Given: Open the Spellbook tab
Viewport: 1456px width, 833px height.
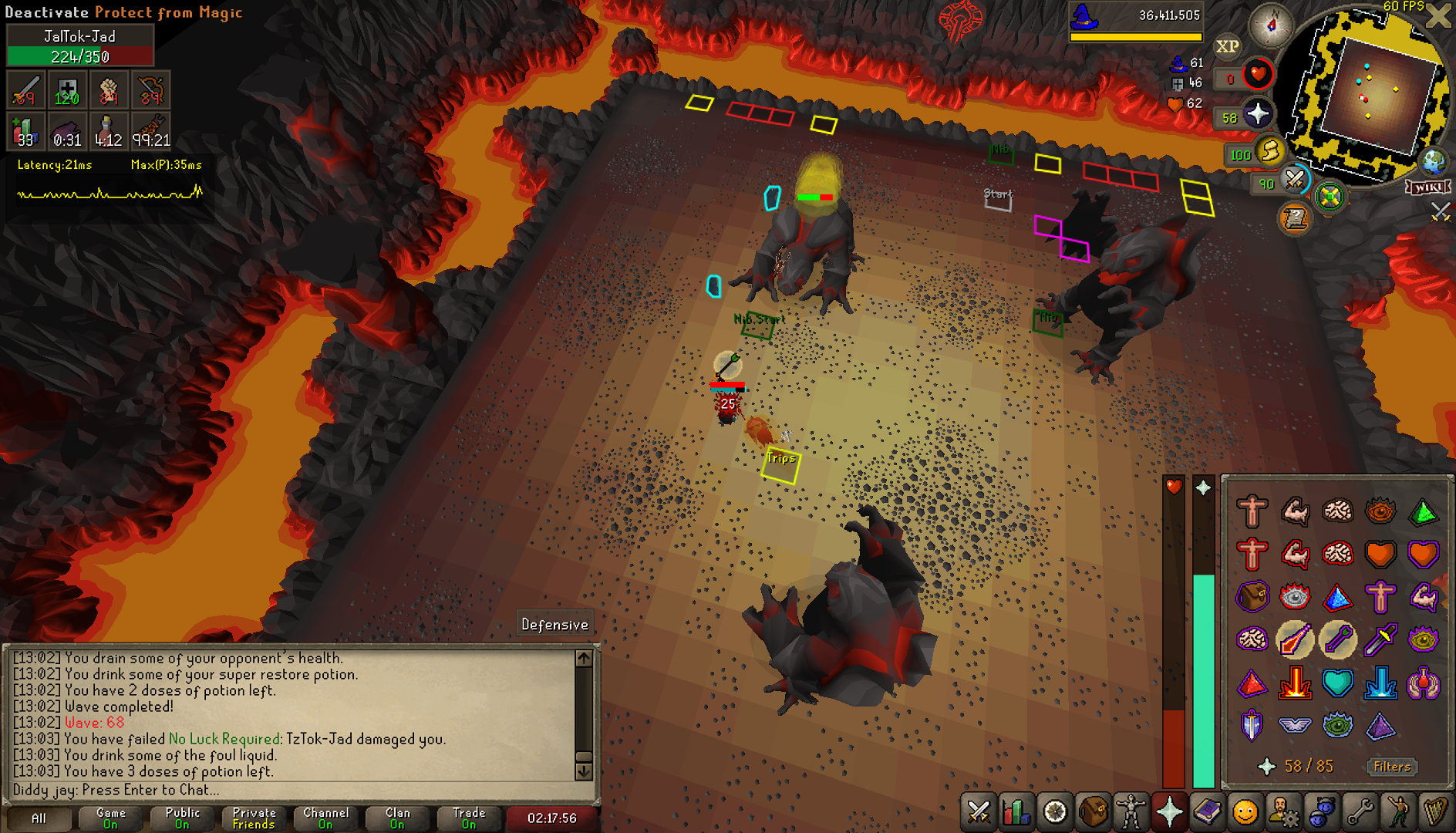Looking at the screenshot, I should [x=1207, y=812].
